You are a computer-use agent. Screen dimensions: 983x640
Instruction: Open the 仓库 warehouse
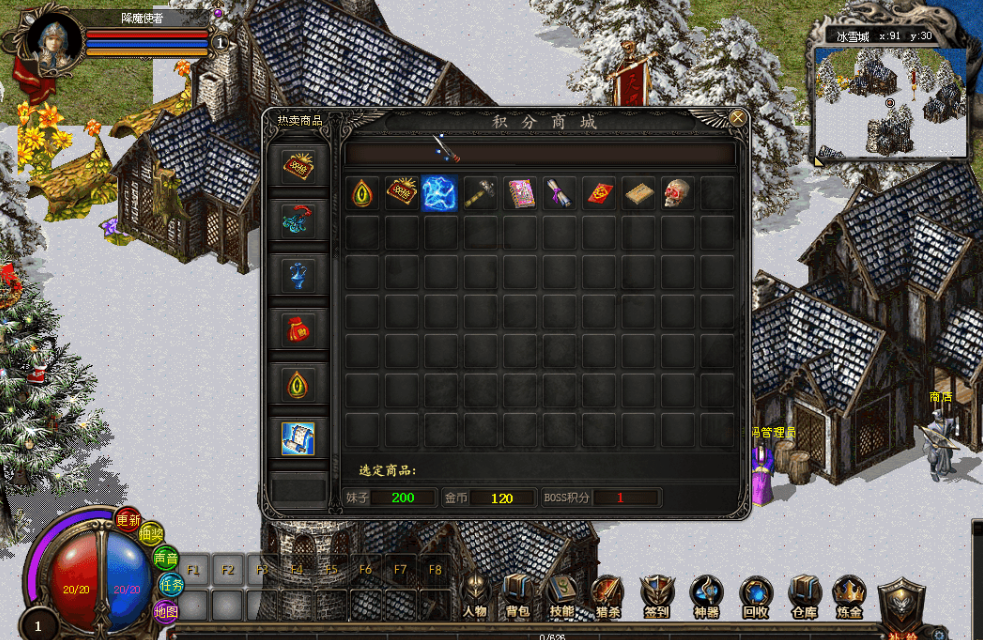[x=804, y=598]
